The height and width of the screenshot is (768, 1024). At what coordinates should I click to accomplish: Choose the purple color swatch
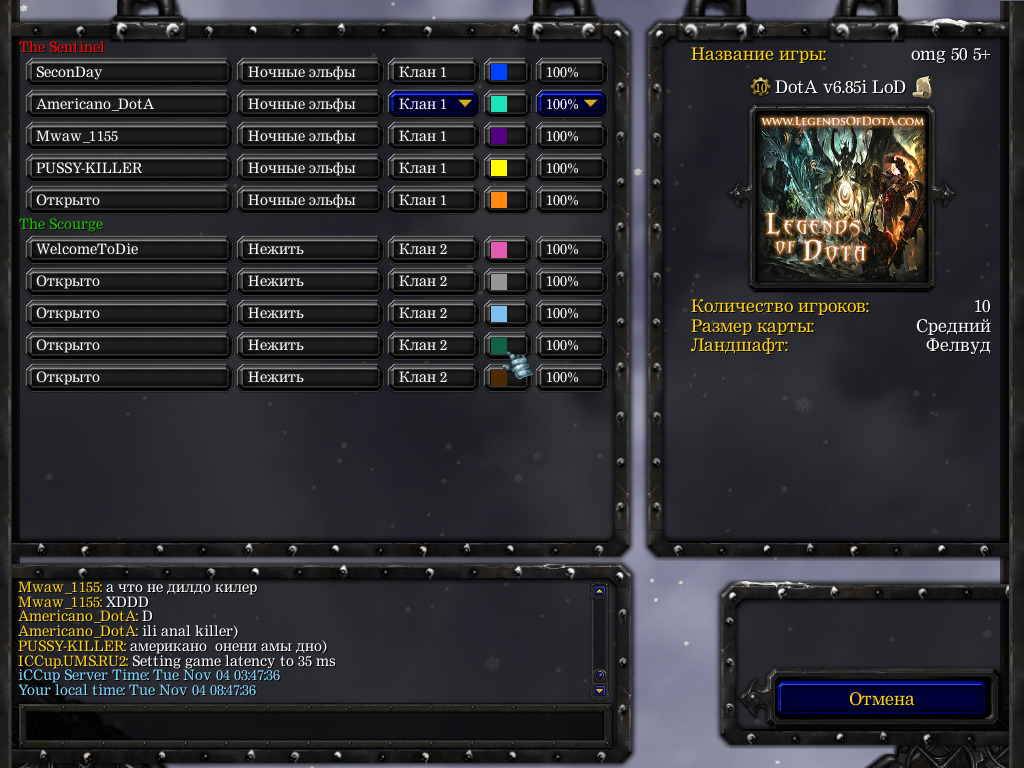click(505, 136)
